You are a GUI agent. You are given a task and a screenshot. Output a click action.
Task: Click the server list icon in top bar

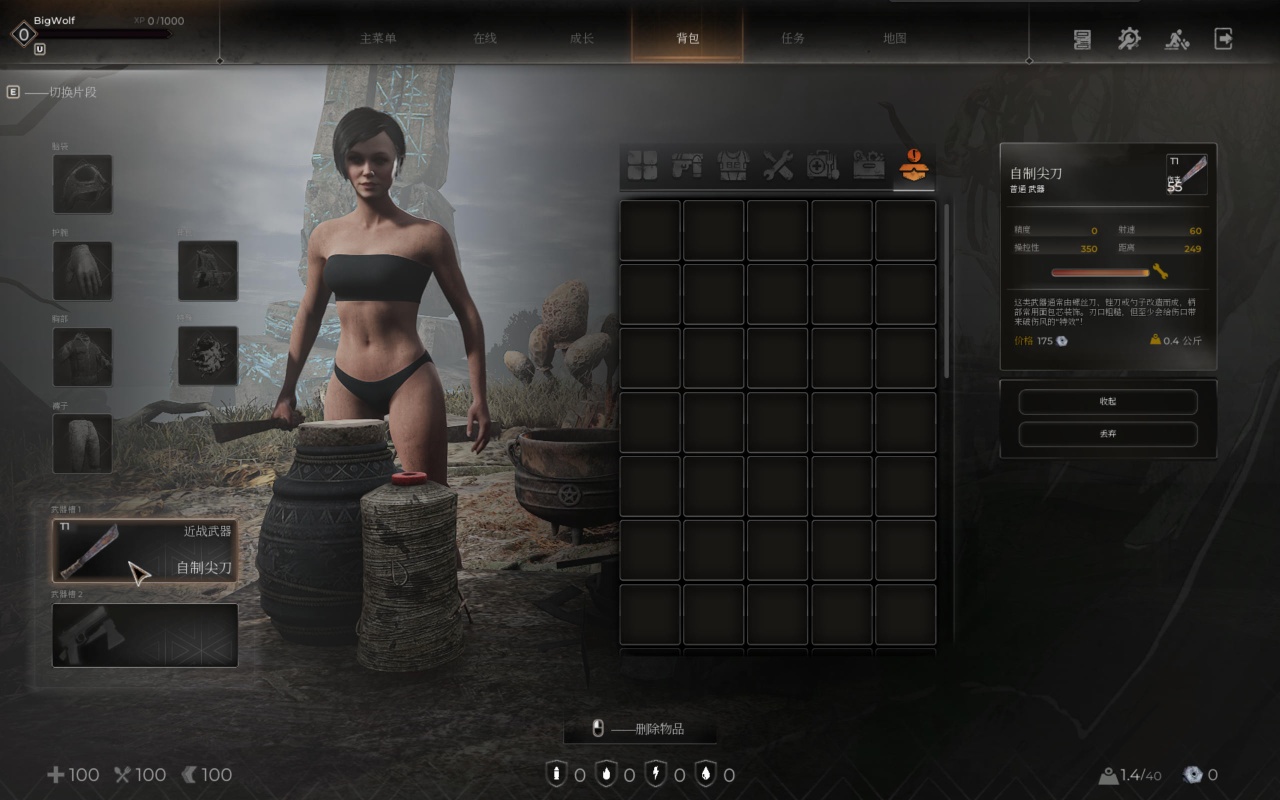point(1082,39)
